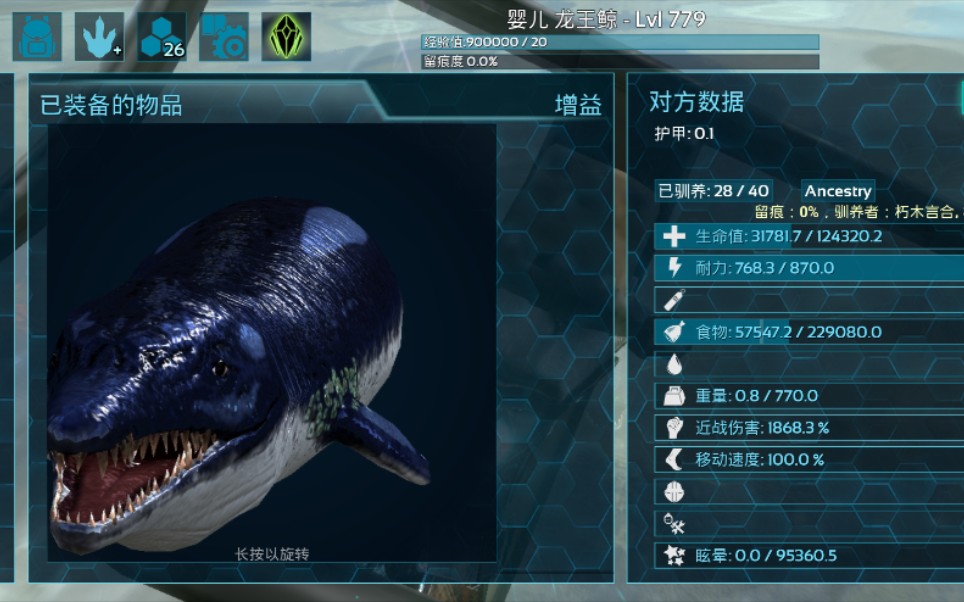The image size is (964, 602).
Task: Switch to the 增益 buffs tab
Action: (x=578, y=105)
